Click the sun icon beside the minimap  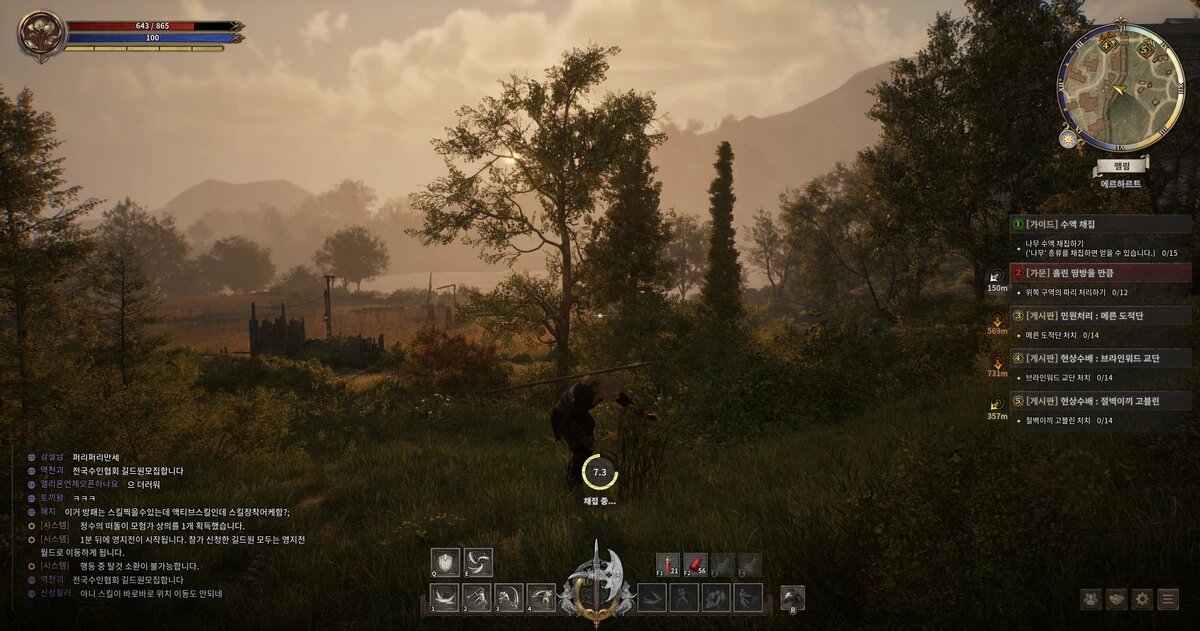click(x=1069, y=139)
